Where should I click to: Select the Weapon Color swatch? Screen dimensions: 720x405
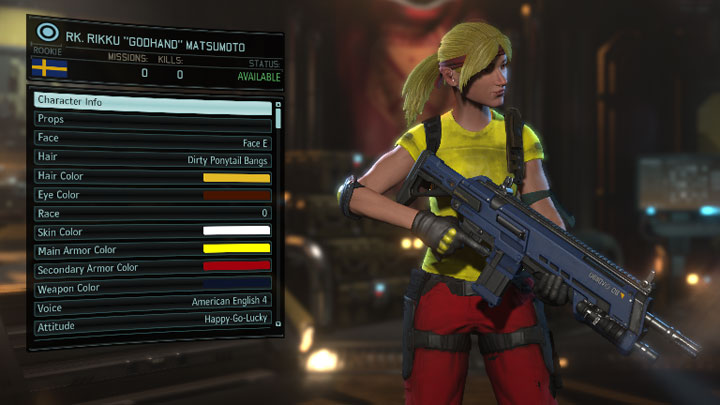pyautogui.click(x=237, y=286)
